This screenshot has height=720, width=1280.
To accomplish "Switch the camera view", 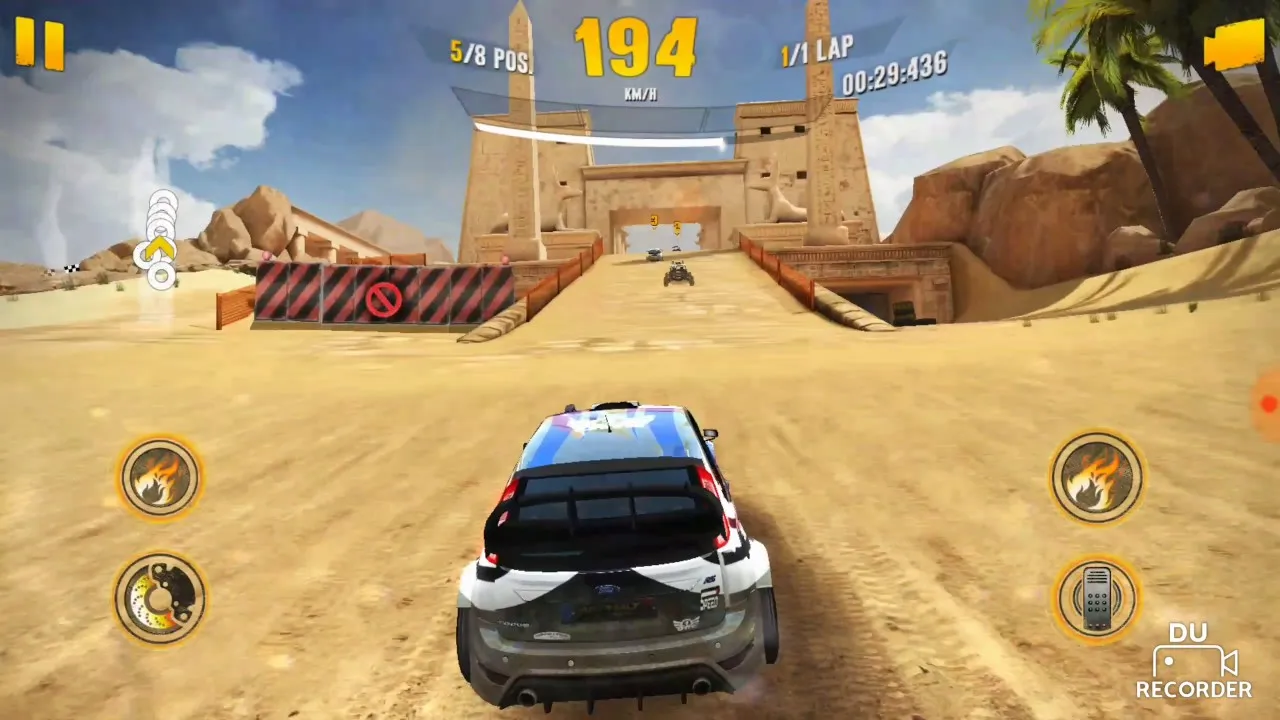I will coord(1234,45).
